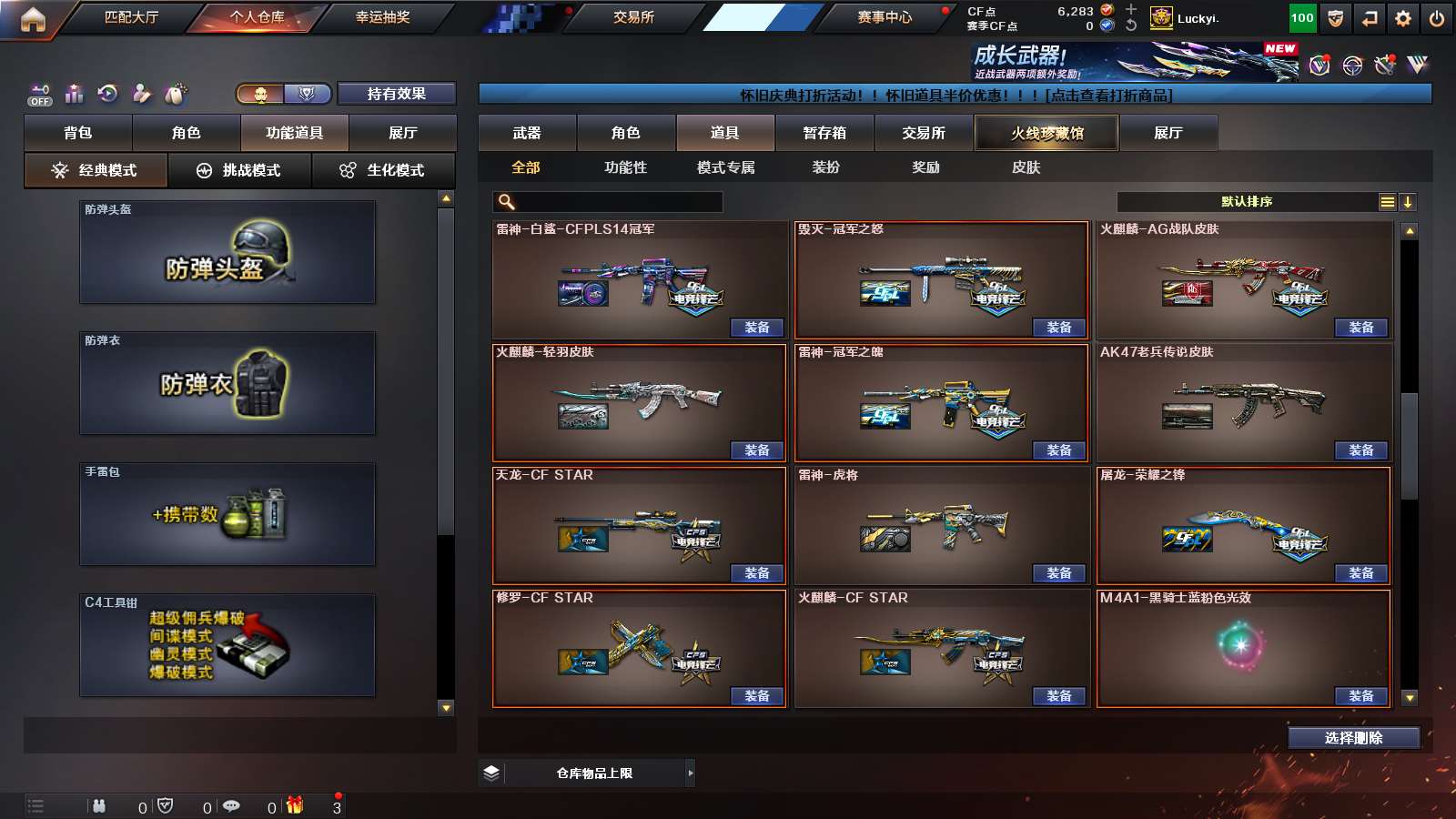Open the 匹配大厅 lobby
1456x819 pixels.
(x=131, y=17)
